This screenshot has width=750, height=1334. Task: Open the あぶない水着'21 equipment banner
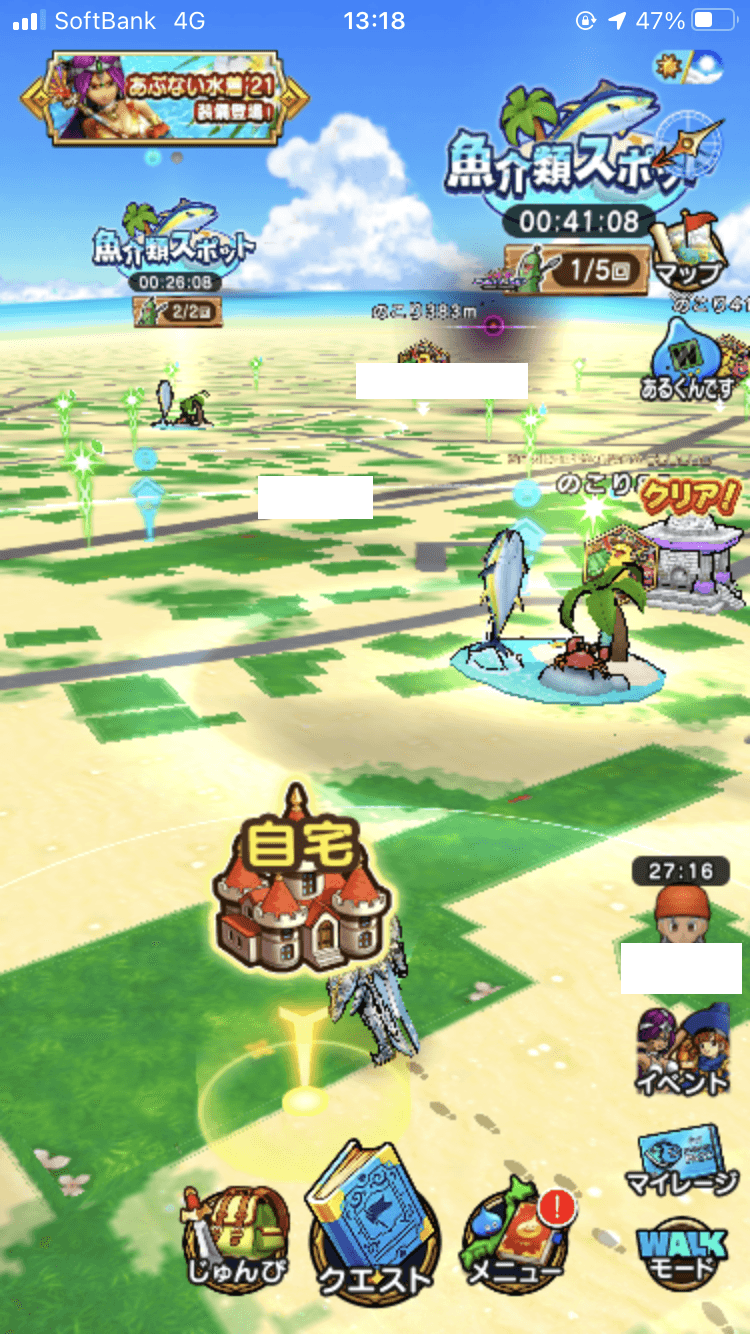(165, 97)
